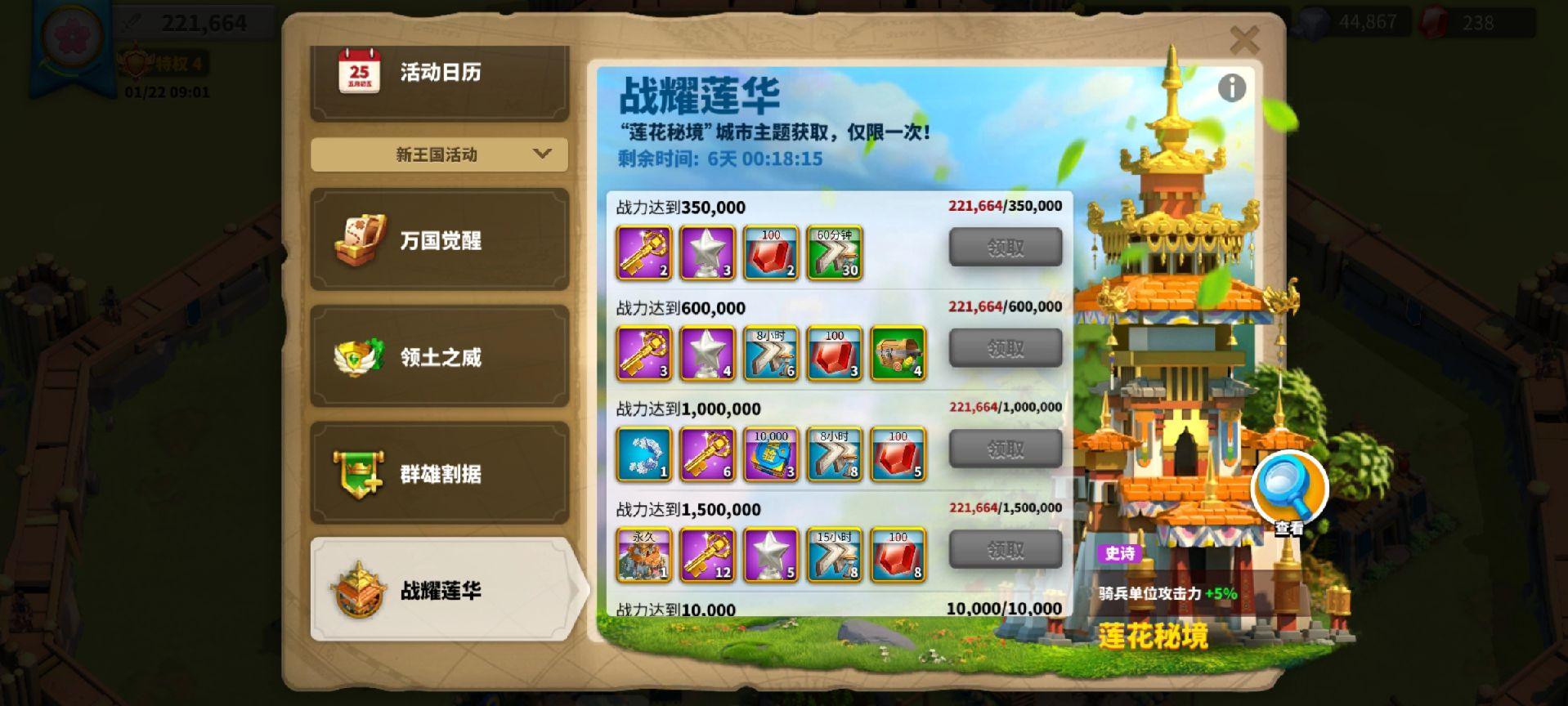
Task: Open the 活动日历 calendar panel
Action: (439, 72)
